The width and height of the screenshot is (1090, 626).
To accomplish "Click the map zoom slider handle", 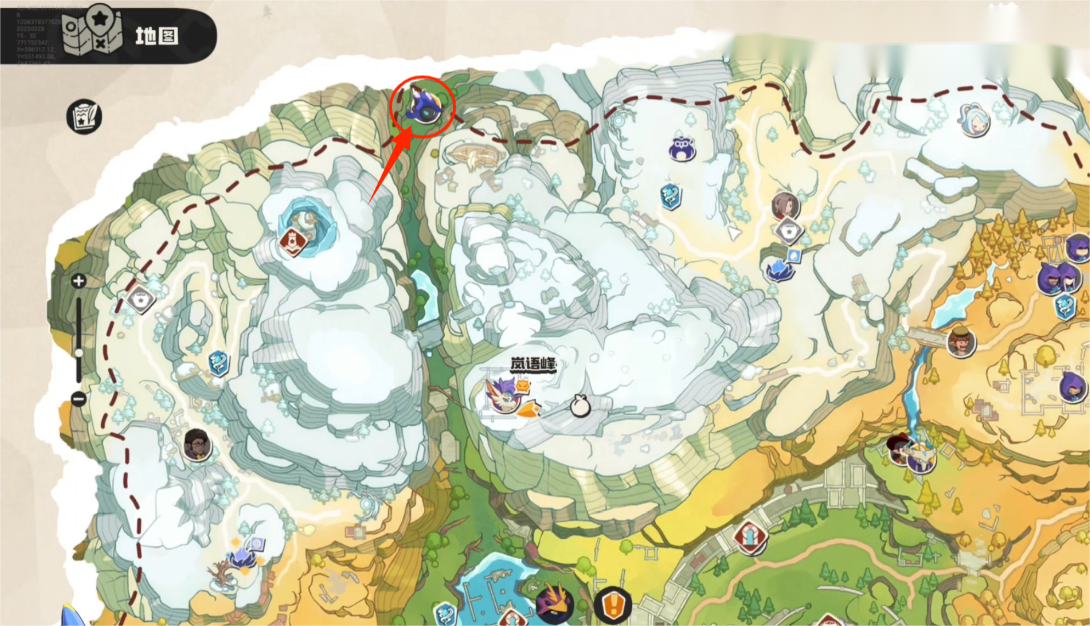I will (78, 352).
